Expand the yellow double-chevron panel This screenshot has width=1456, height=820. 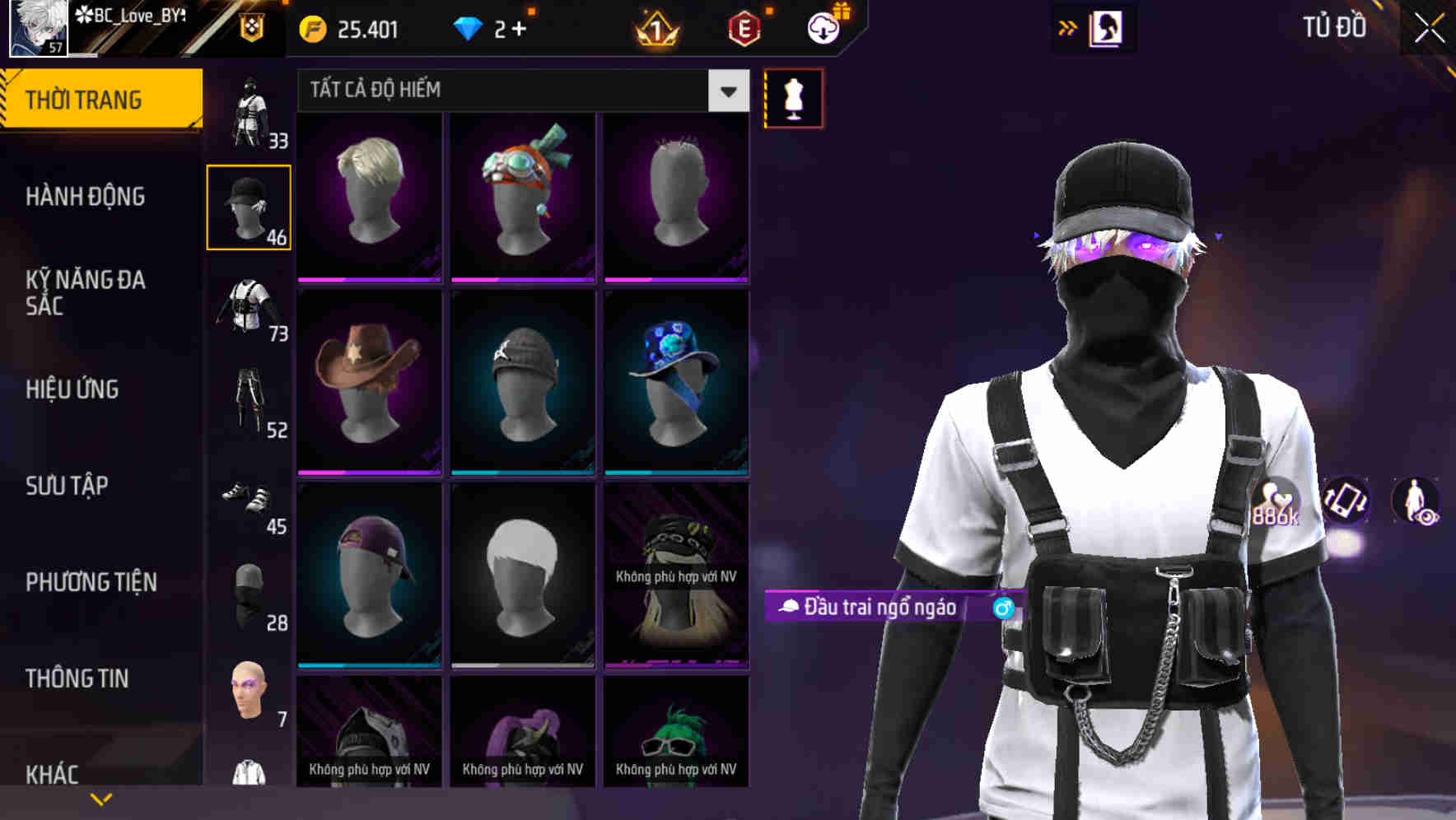[1068, 28]
